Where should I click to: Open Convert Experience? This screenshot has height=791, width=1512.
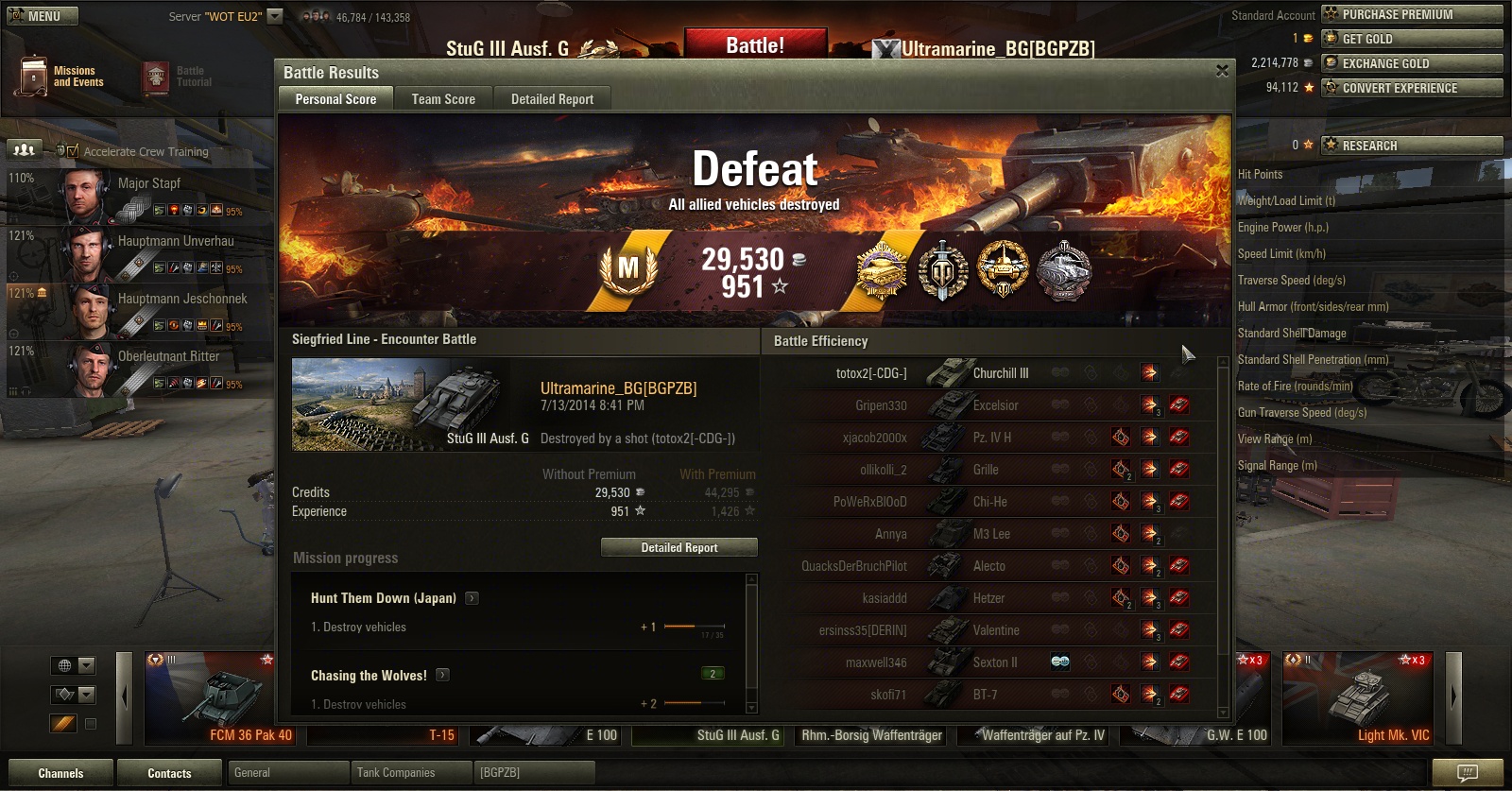(x=1412, y=88)
